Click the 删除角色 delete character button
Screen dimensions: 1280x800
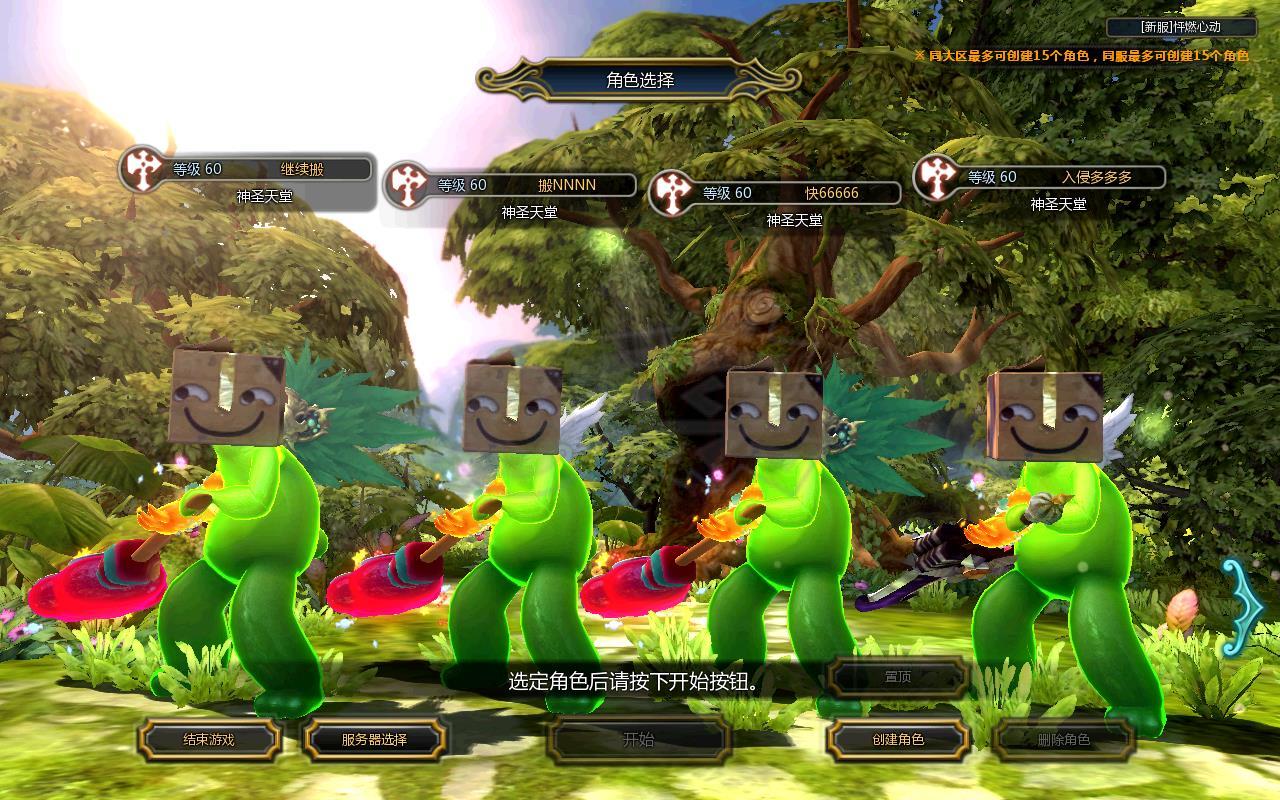coord(1063,740)
